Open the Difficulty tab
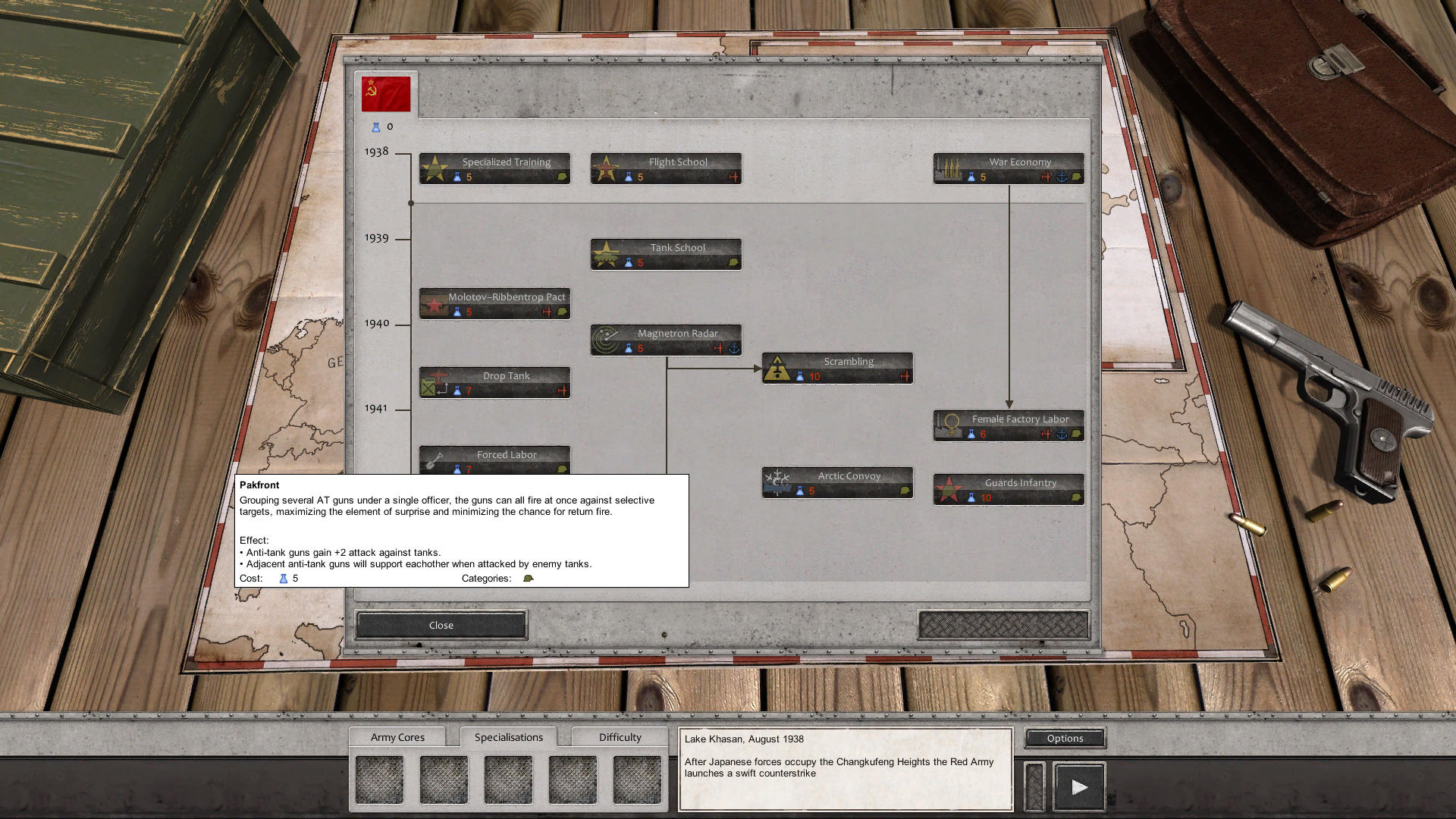 619,736
